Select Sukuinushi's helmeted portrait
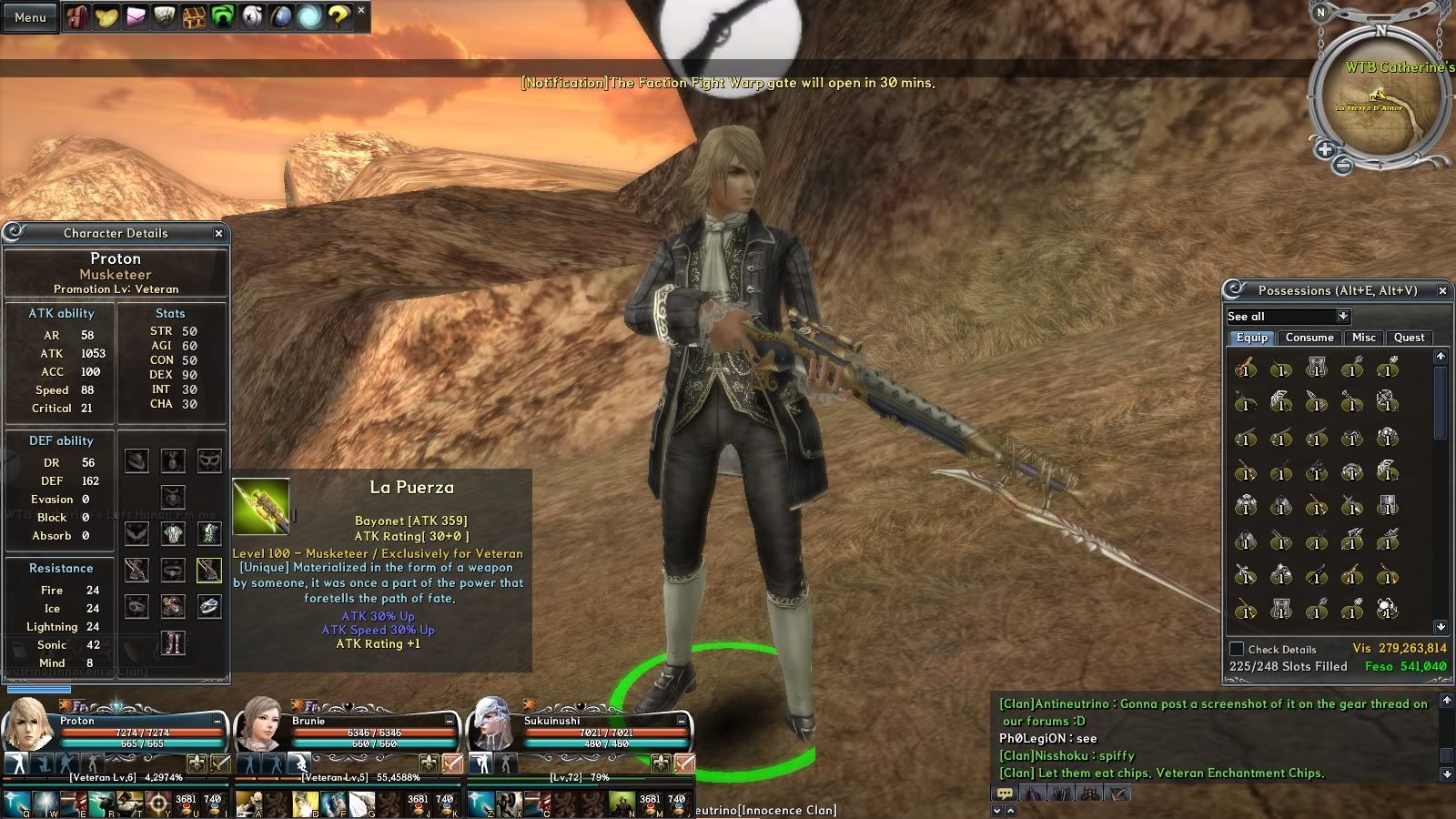 (x=492, y=724)
